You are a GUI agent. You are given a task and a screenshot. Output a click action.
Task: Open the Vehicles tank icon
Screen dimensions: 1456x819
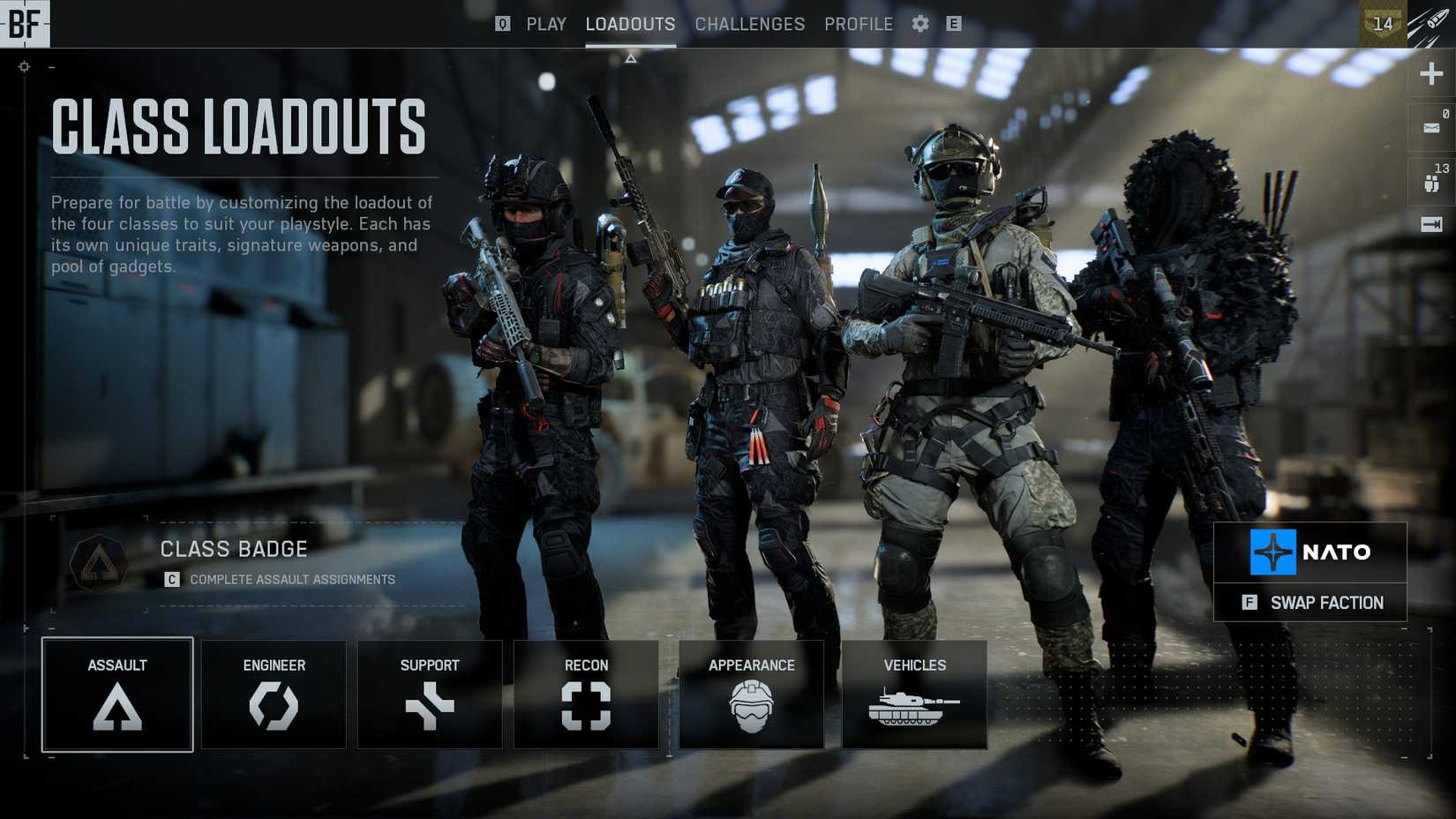coord(914,706)
